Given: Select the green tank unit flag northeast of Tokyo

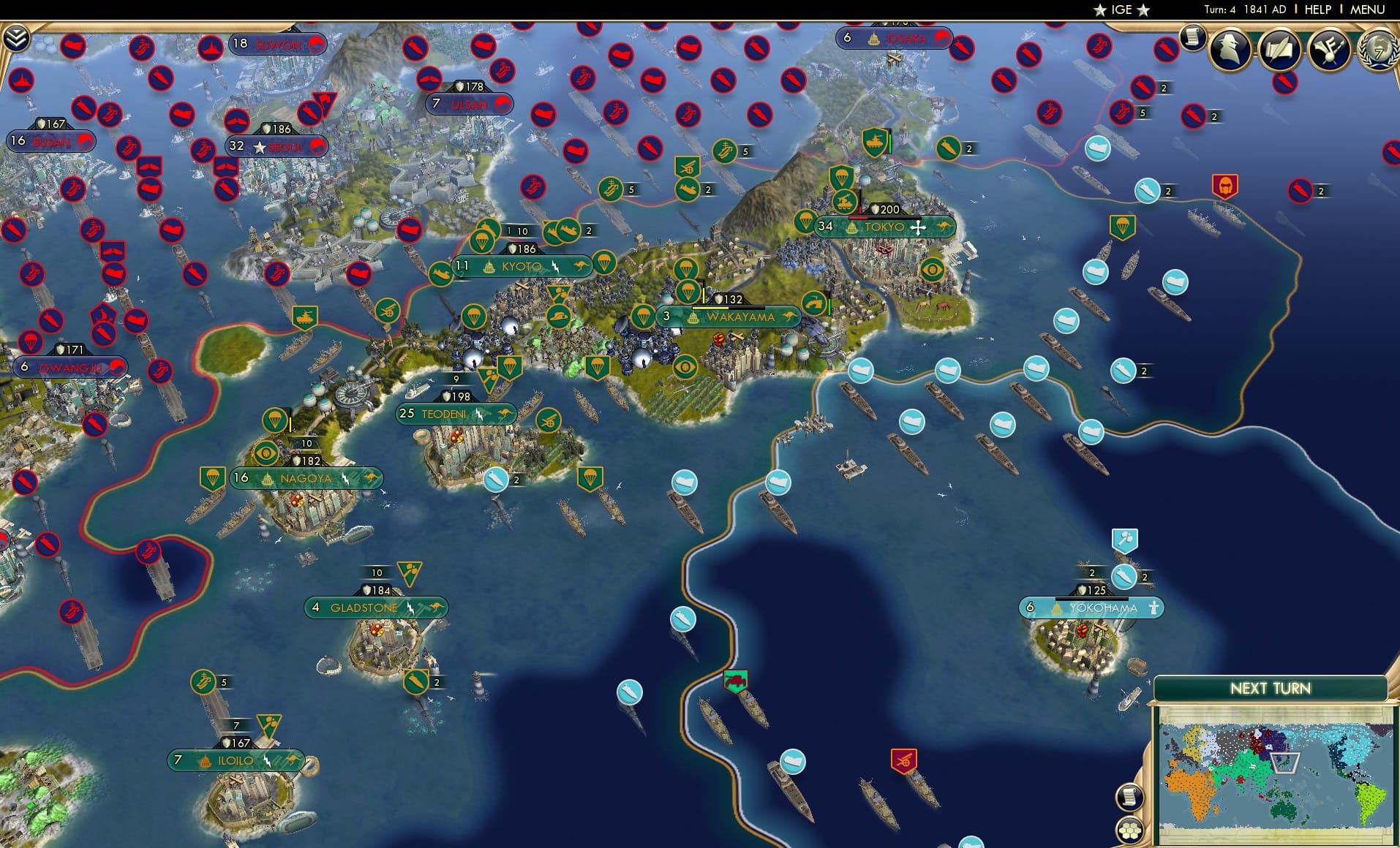Looking at the screenshot, I should pyautogui.click(x=875, y=140).
